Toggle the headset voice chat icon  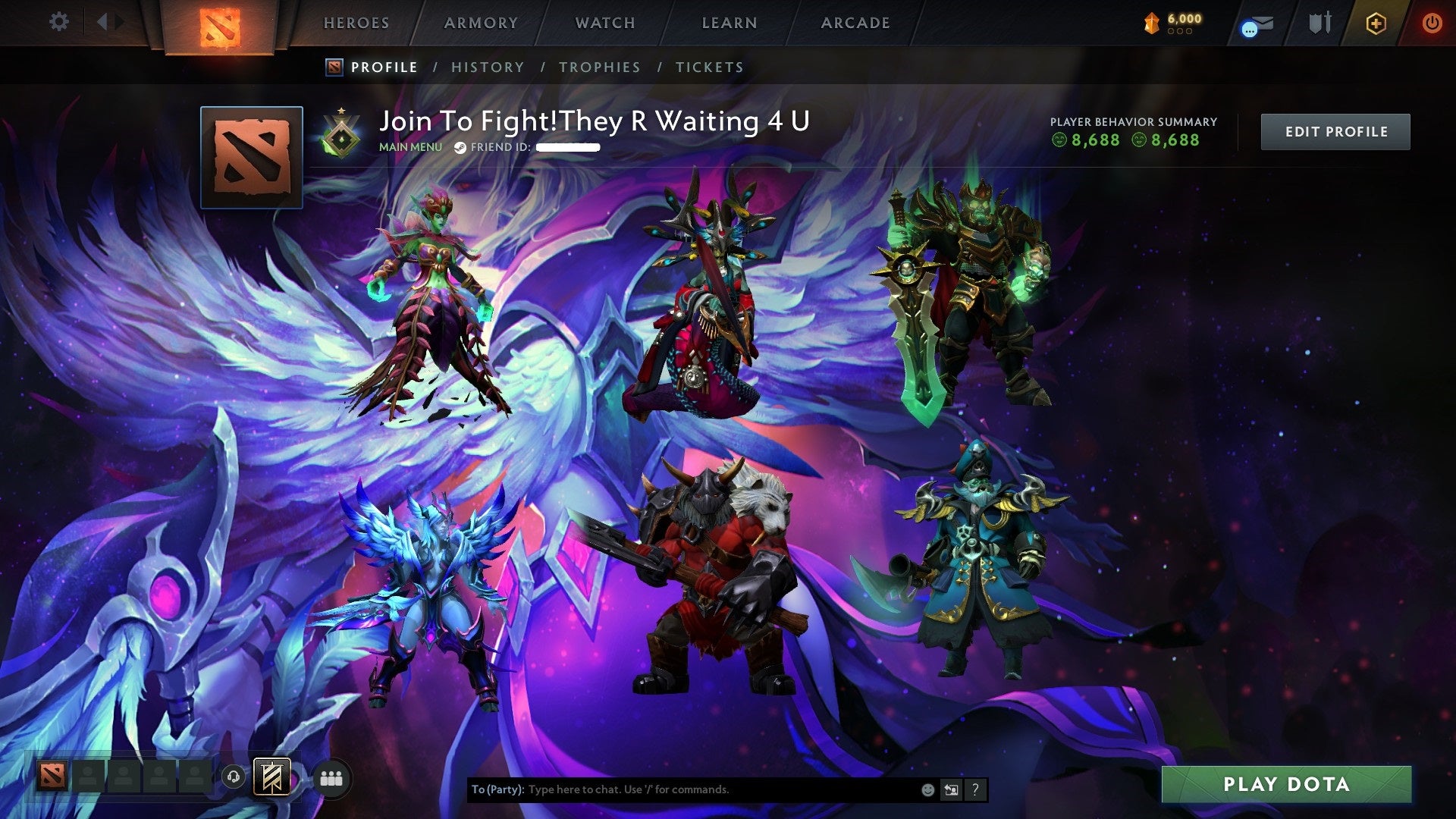pos(234,777)
